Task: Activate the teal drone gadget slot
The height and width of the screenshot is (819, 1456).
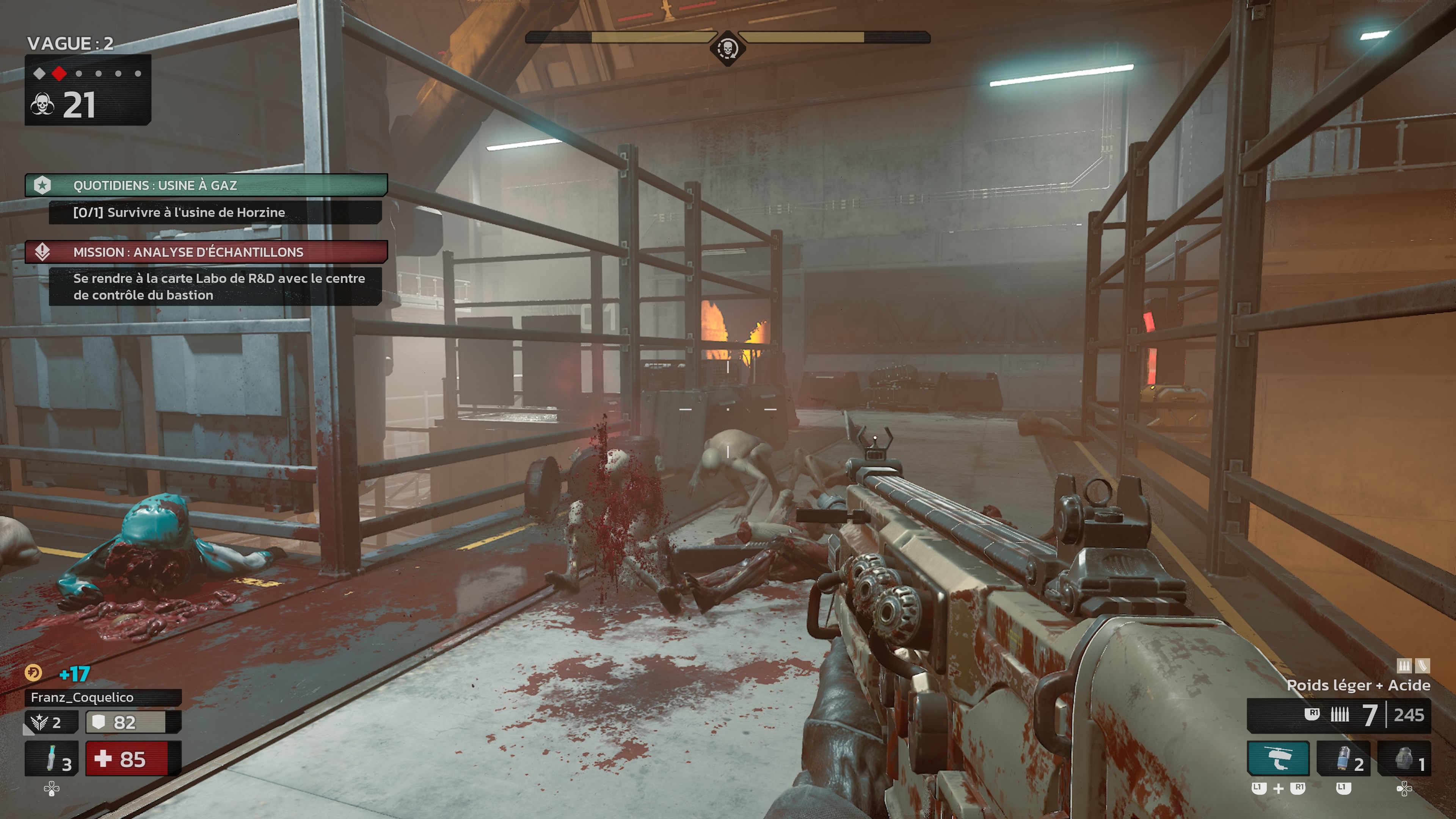Action: 1278,758
